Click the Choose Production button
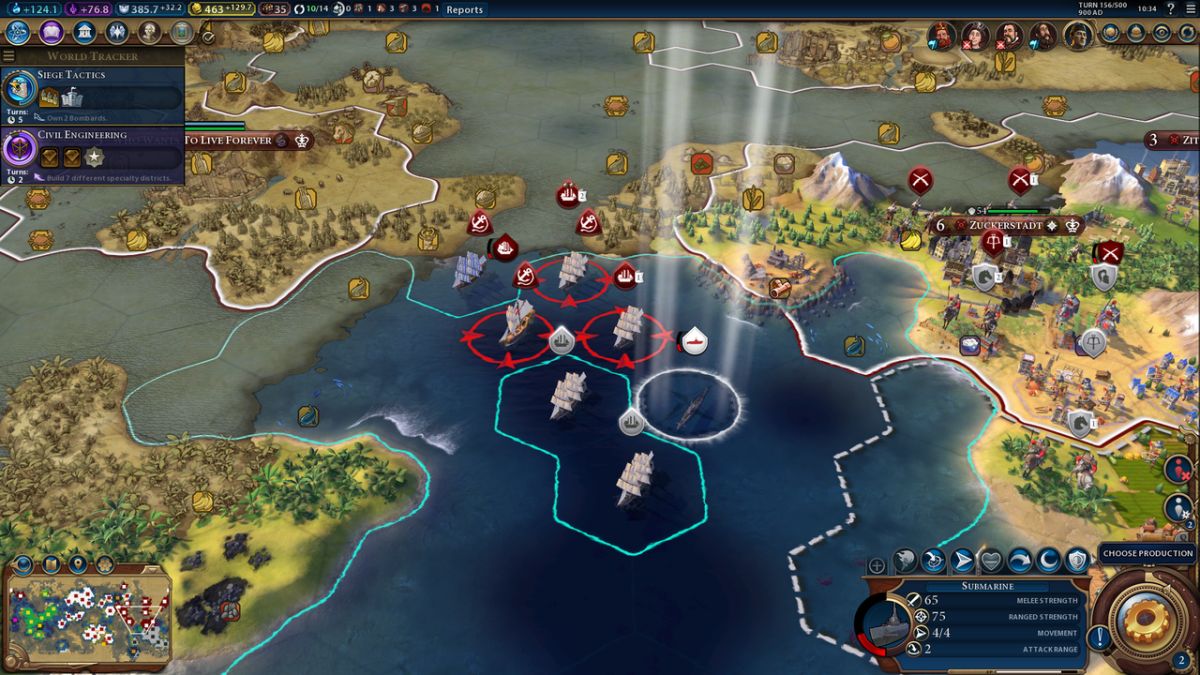This screenshot has width=1200, height=675. (1148, 553)
